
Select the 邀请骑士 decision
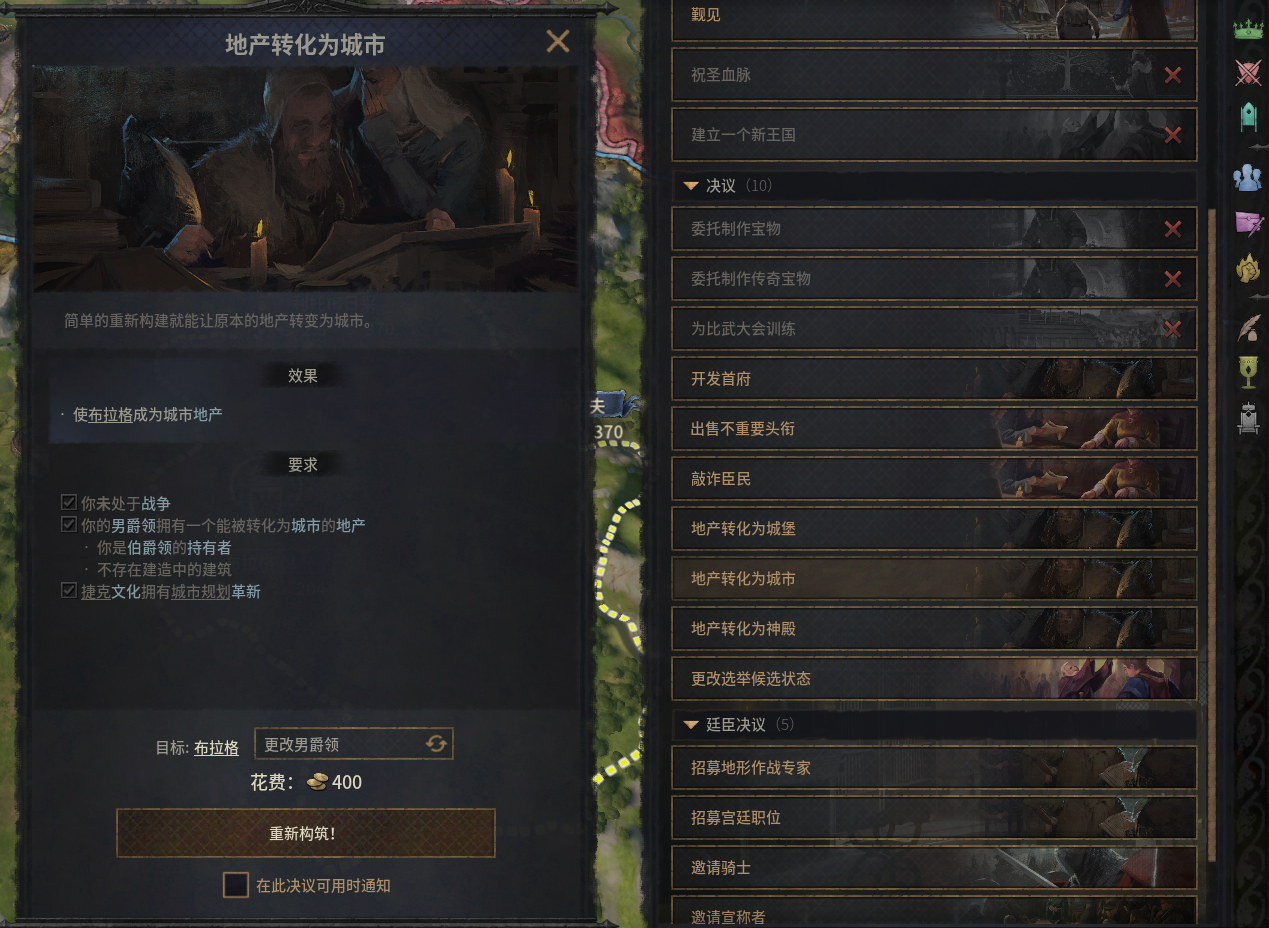(933, 868)
